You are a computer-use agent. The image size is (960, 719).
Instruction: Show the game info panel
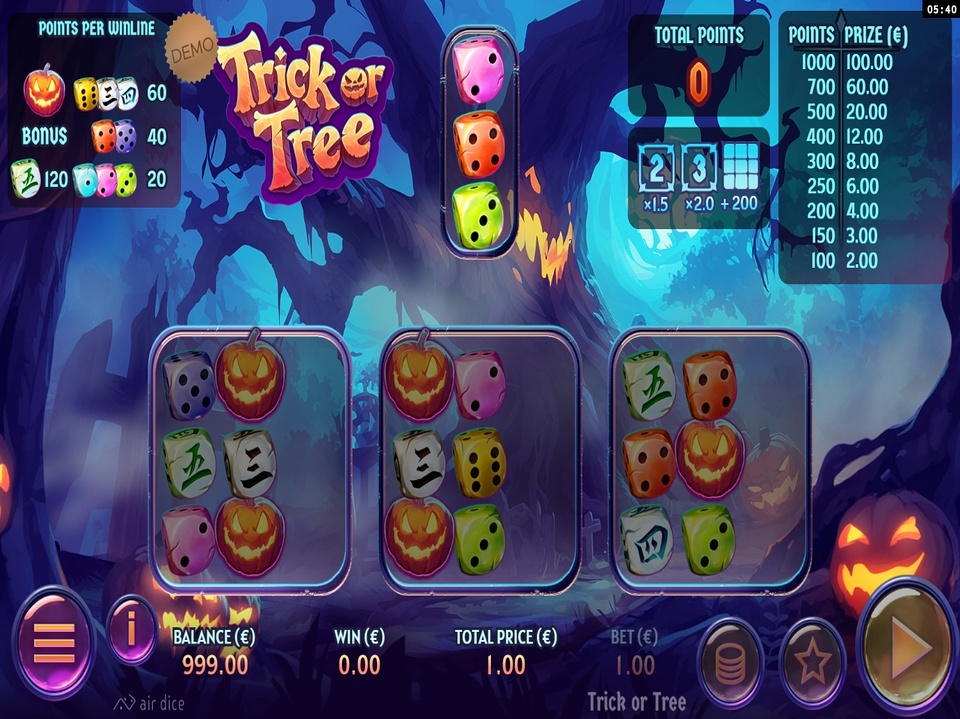pyautogui.click(x=131, y=628)
